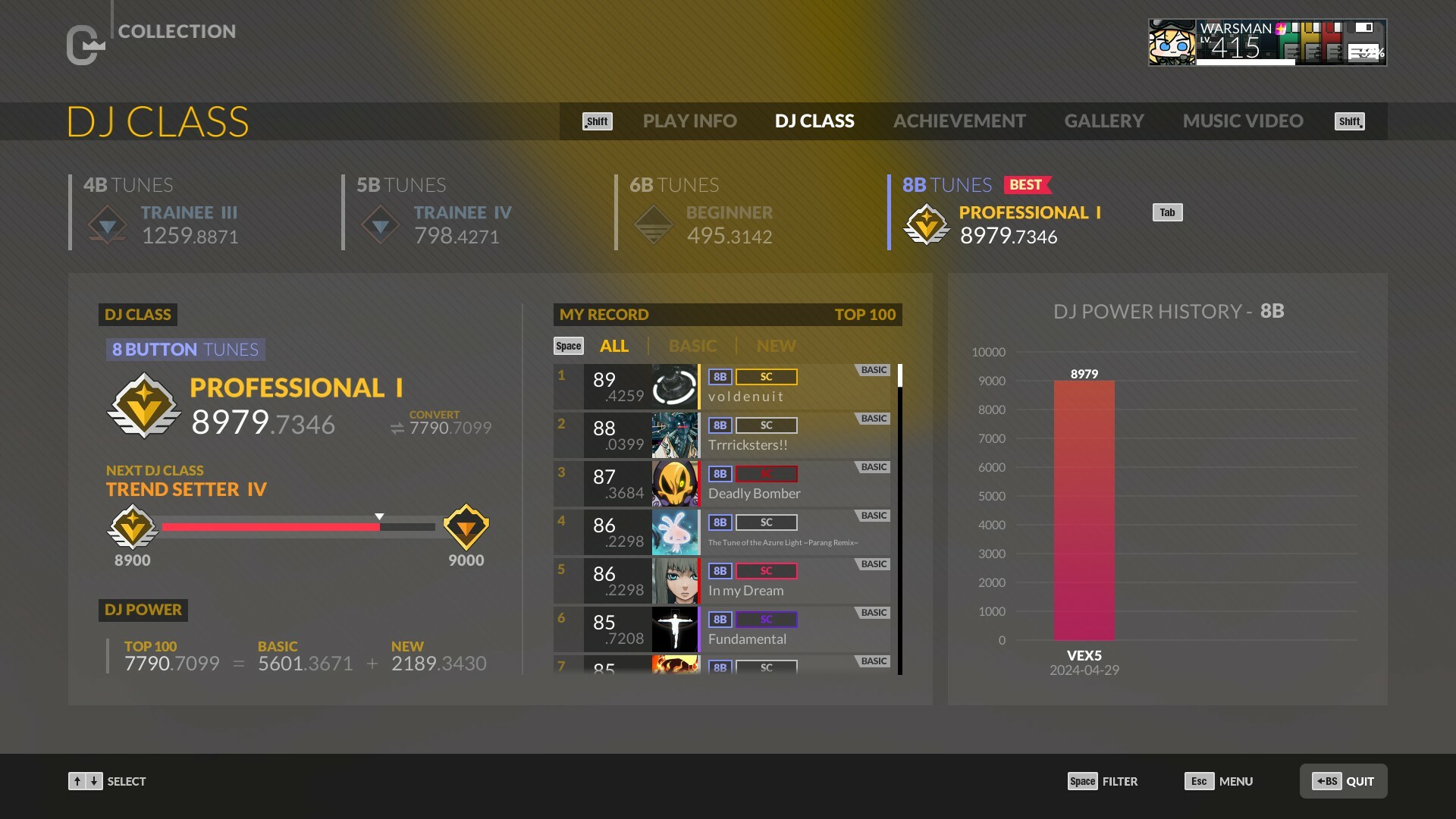This screenshot has width=1456, height=819.
Task: Click WARSMAN's profile avatar
Action: tap(1172, 42)
